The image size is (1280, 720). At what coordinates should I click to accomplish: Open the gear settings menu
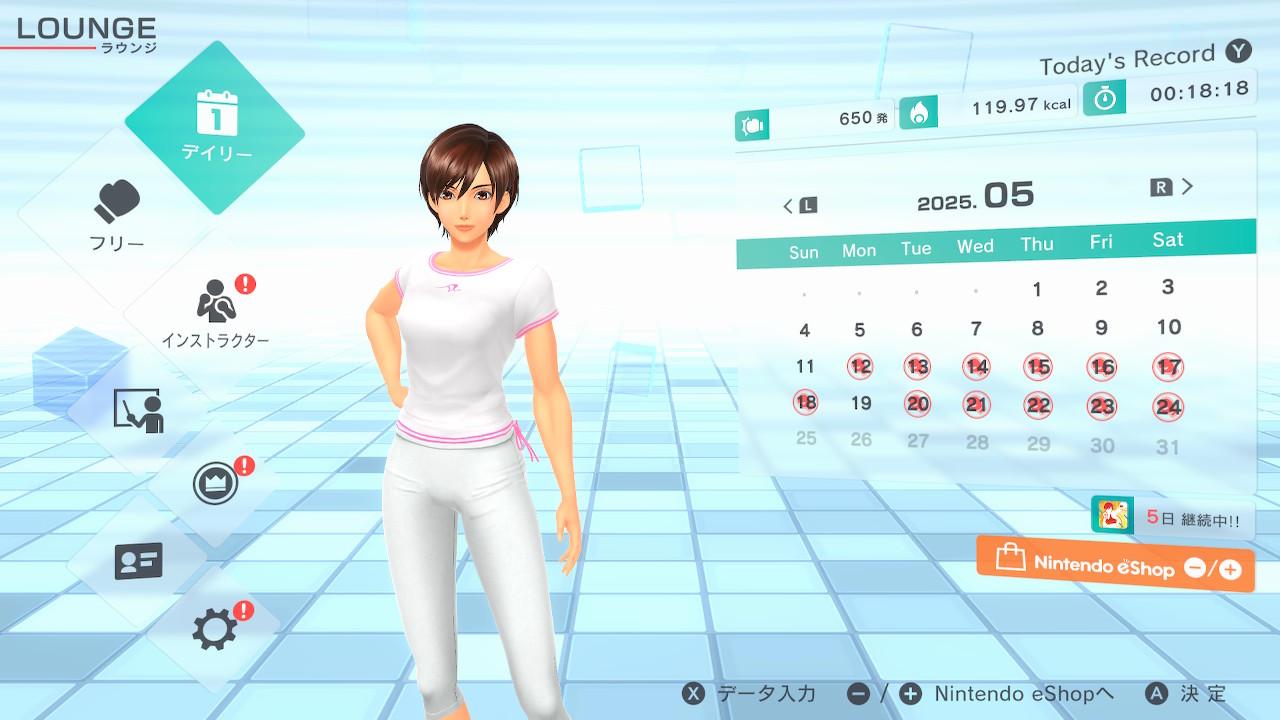click(215, 629)
